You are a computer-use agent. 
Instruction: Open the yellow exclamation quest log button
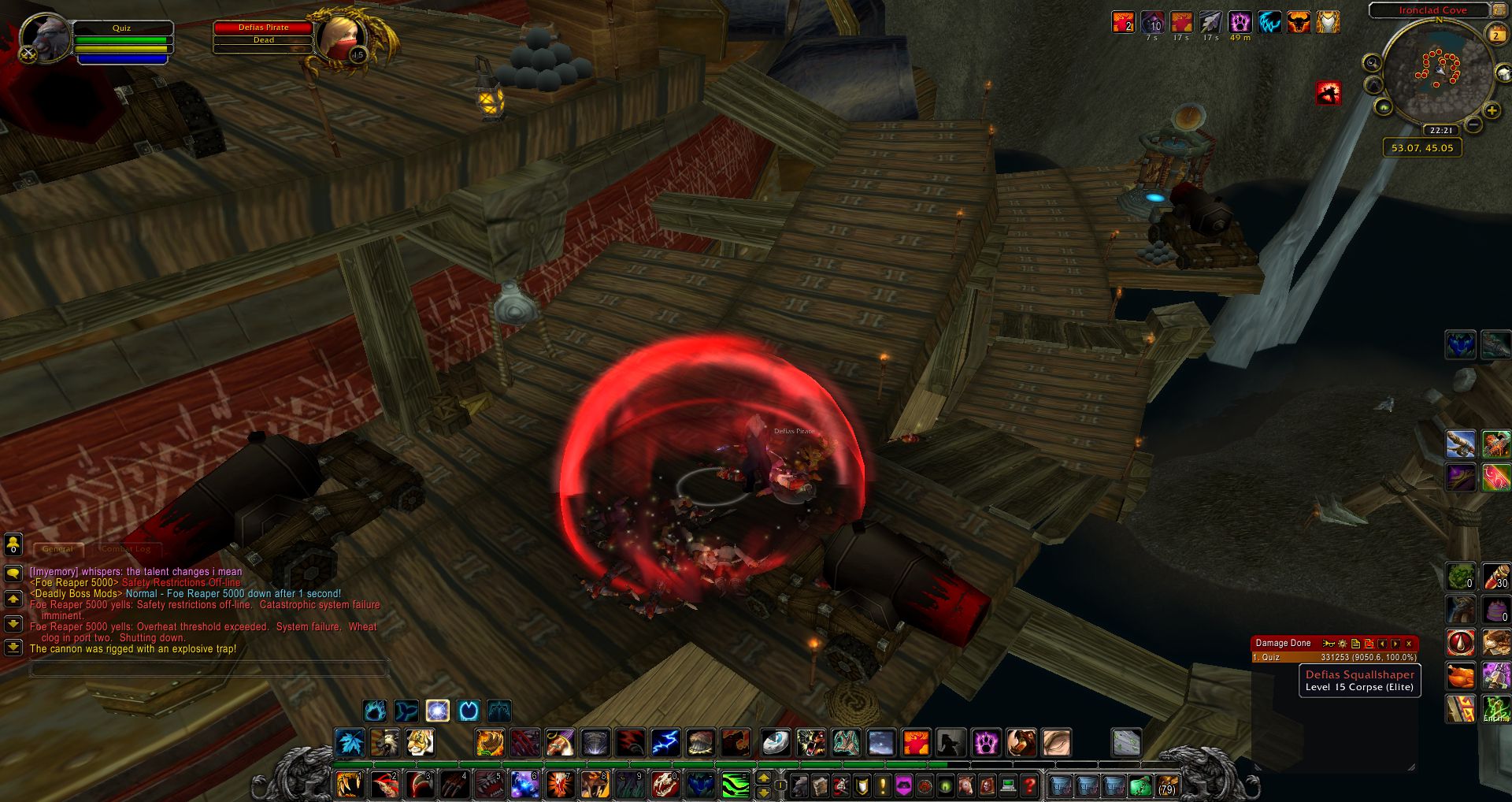(882, 785)
